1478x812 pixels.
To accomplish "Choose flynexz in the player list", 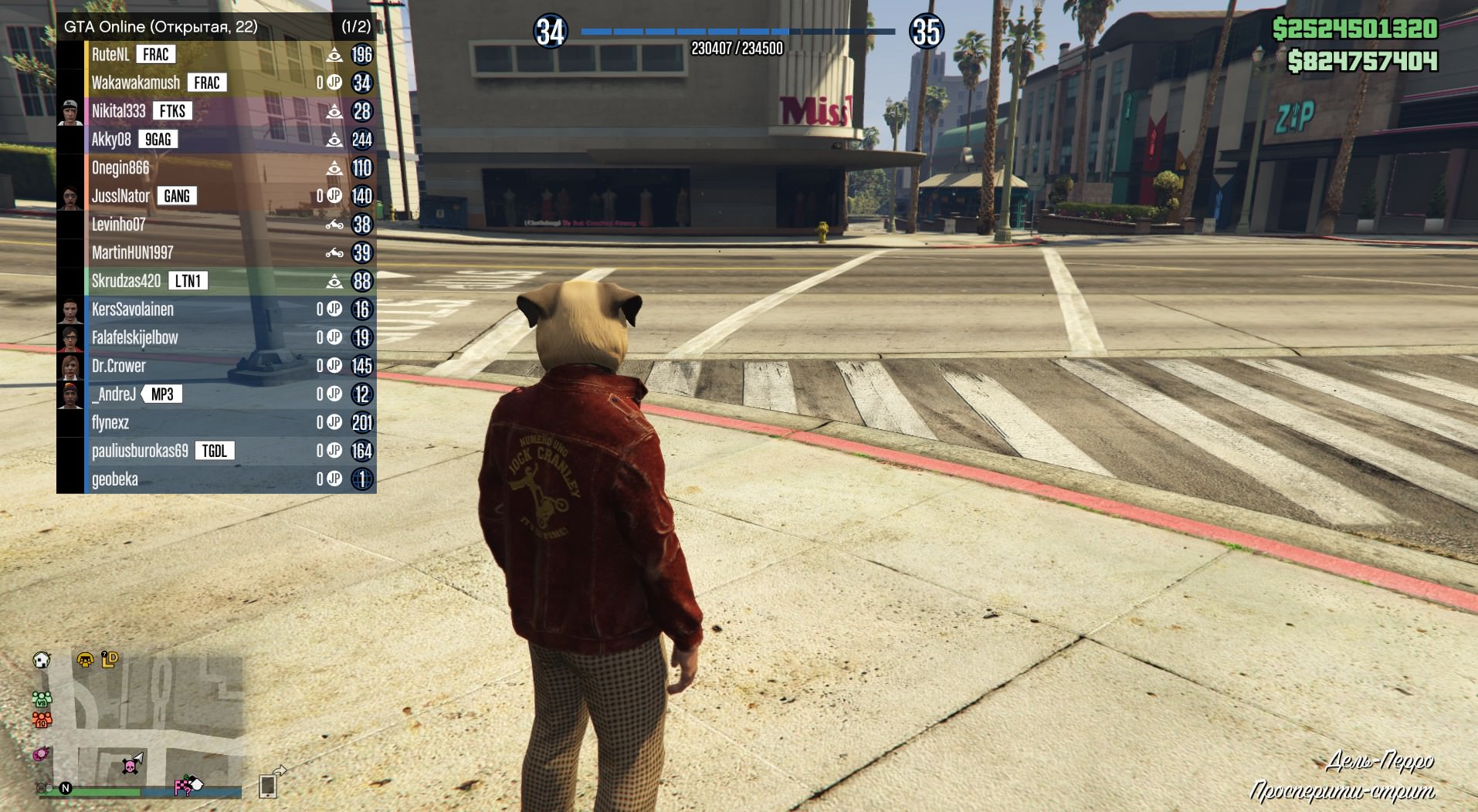I will tap(110, 423).
